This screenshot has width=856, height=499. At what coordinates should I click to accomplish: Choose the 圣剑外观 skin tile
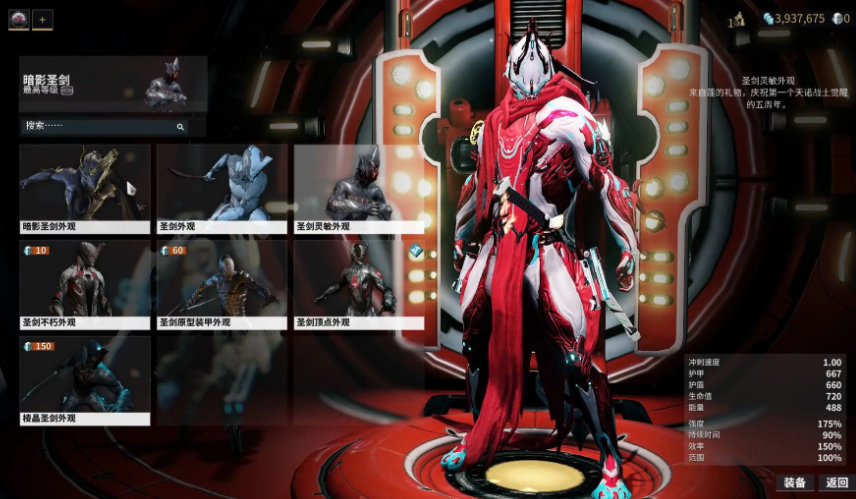tap(221, 188)
